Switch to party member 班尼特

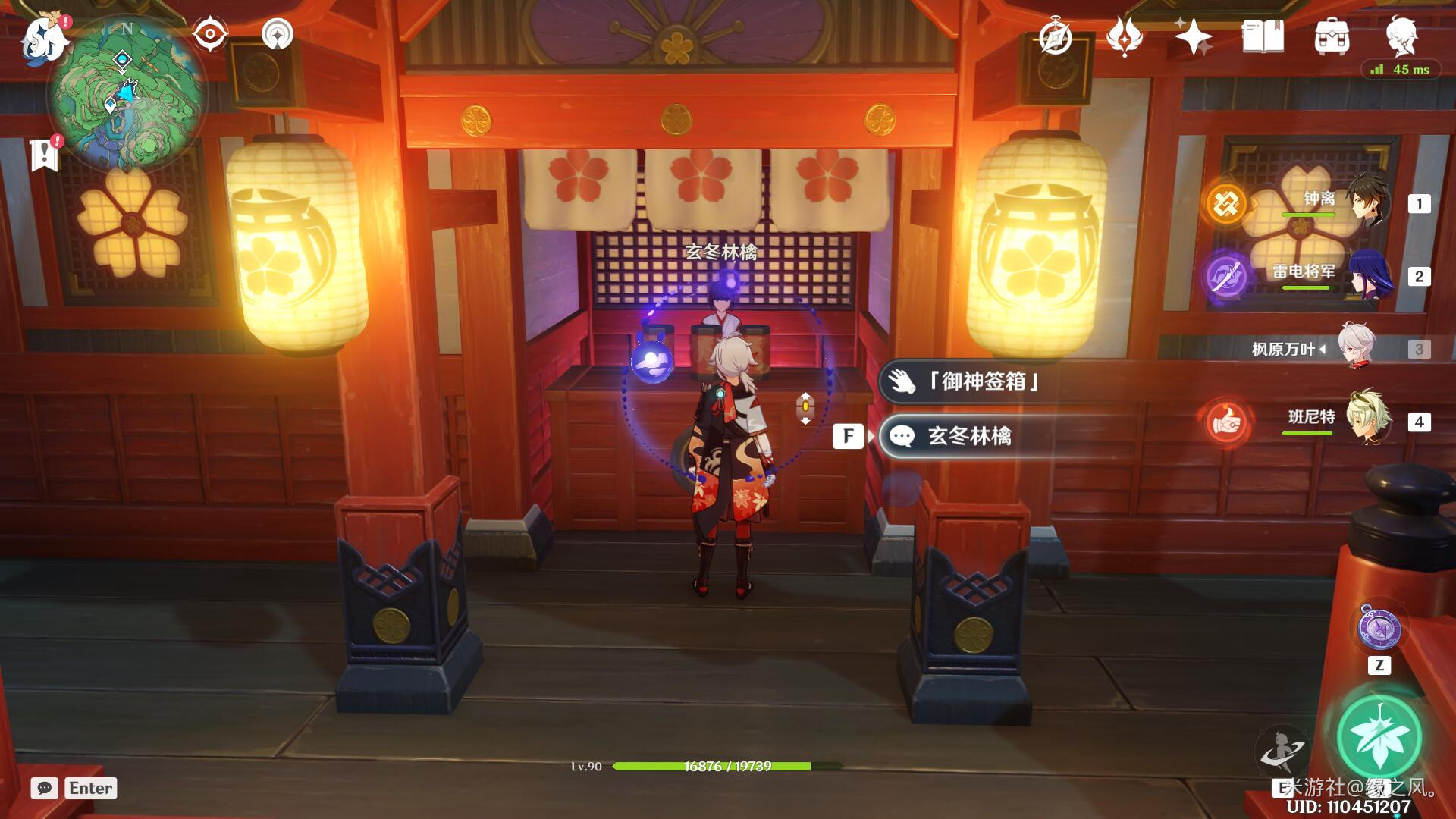(x=1335, y=421)
